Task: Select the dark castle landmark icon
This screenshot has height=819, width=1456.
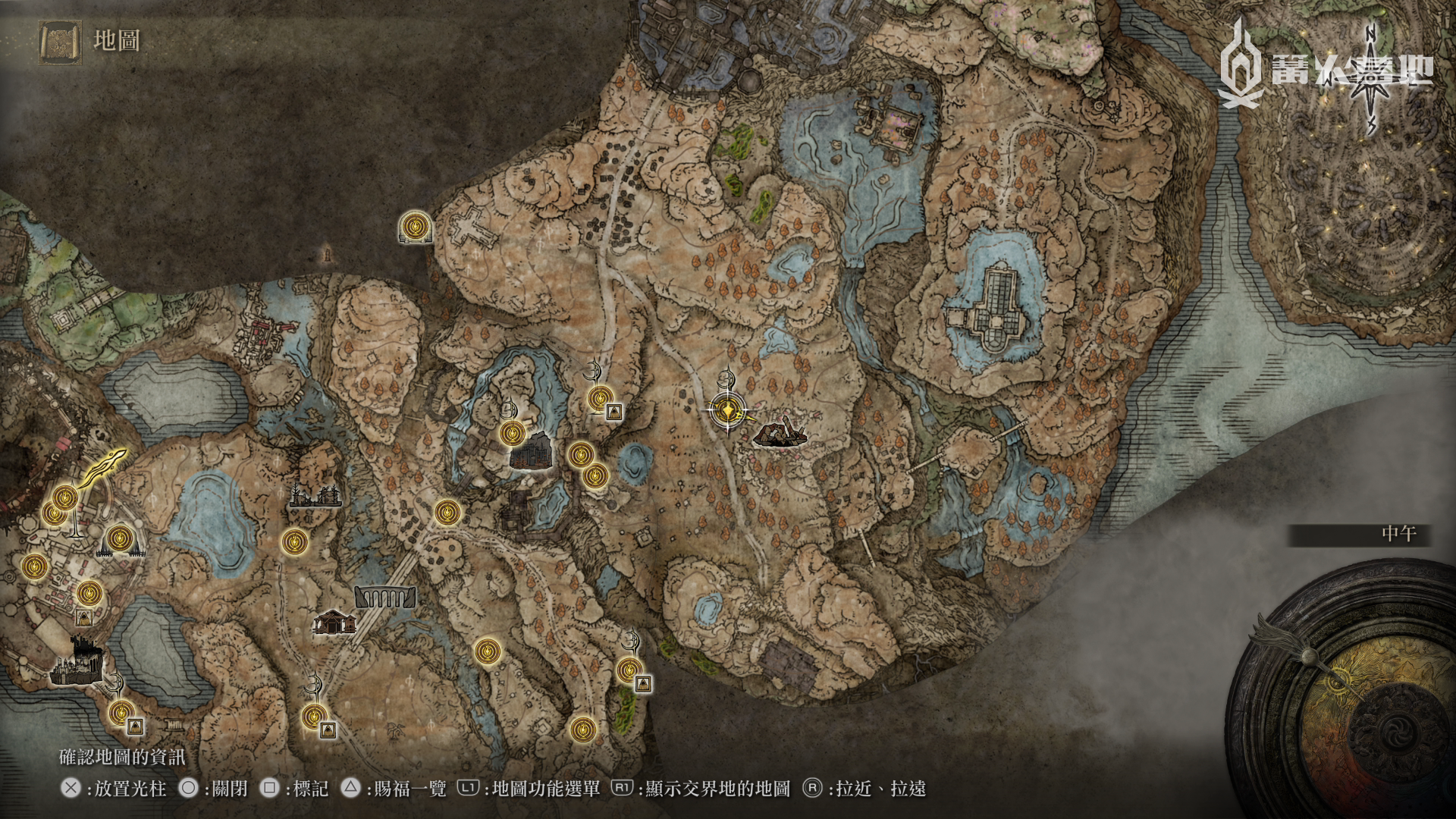Action: [x=76, y=664]
